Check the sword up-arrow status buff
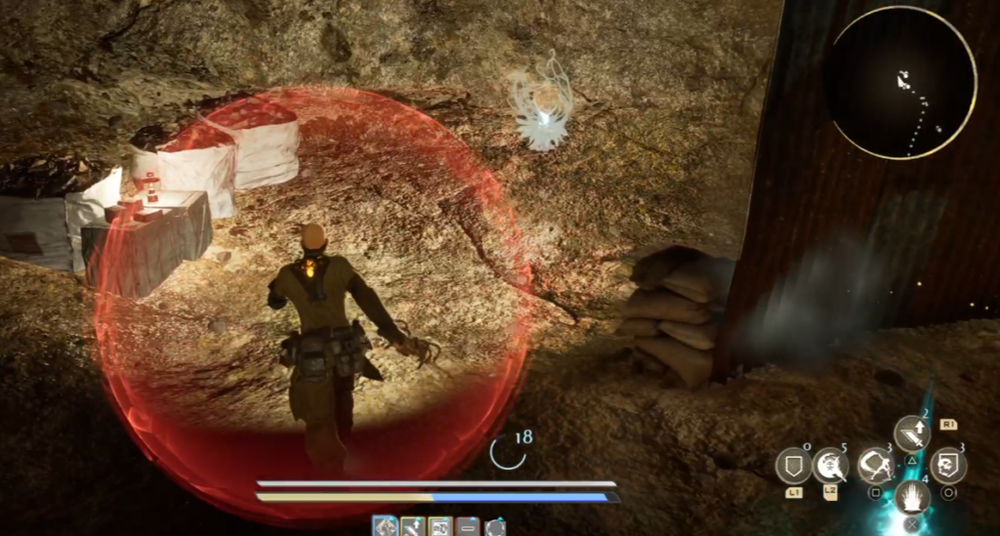1000x536 pixels. click(411, 526)
